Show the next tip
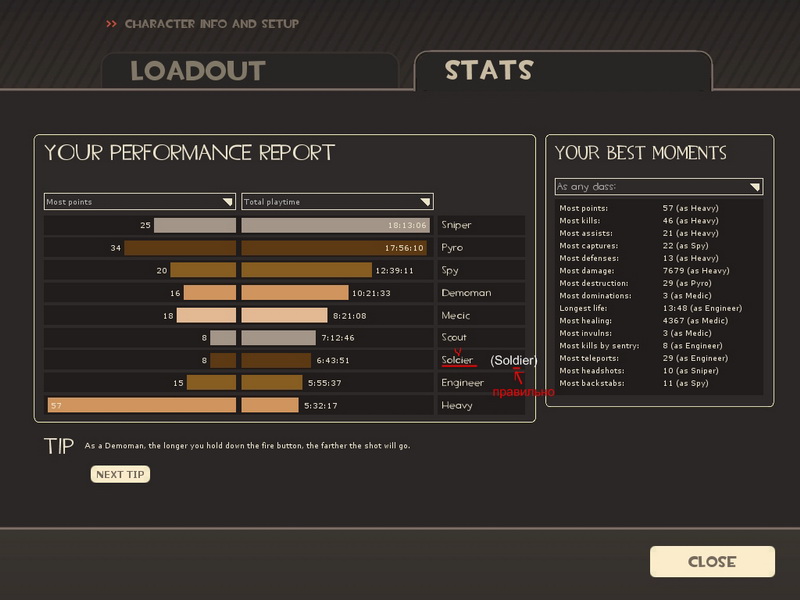800x600 pixels. click(120, 474)
